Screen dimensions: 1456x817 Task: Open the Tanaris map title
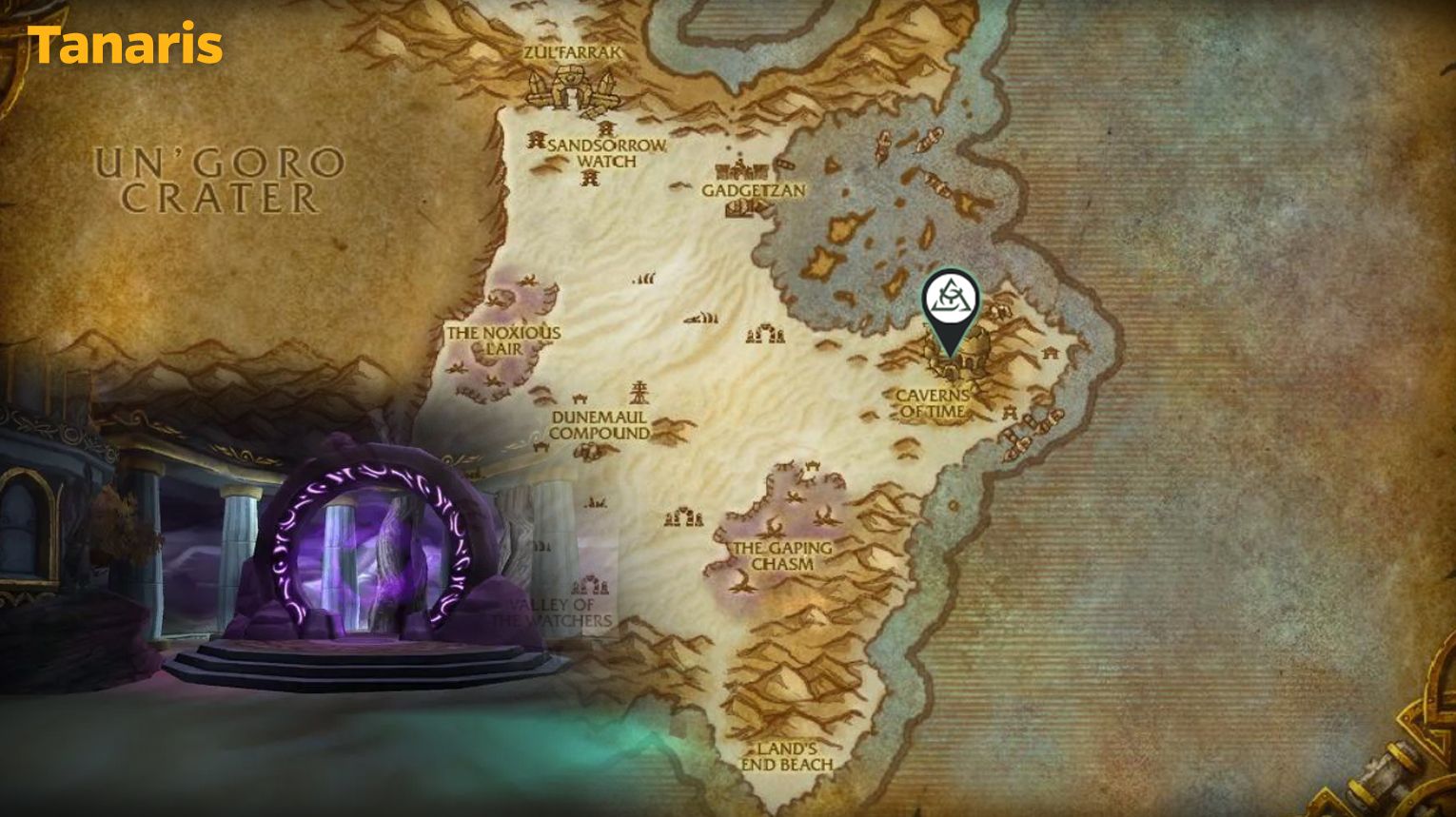tap(127, 42)
